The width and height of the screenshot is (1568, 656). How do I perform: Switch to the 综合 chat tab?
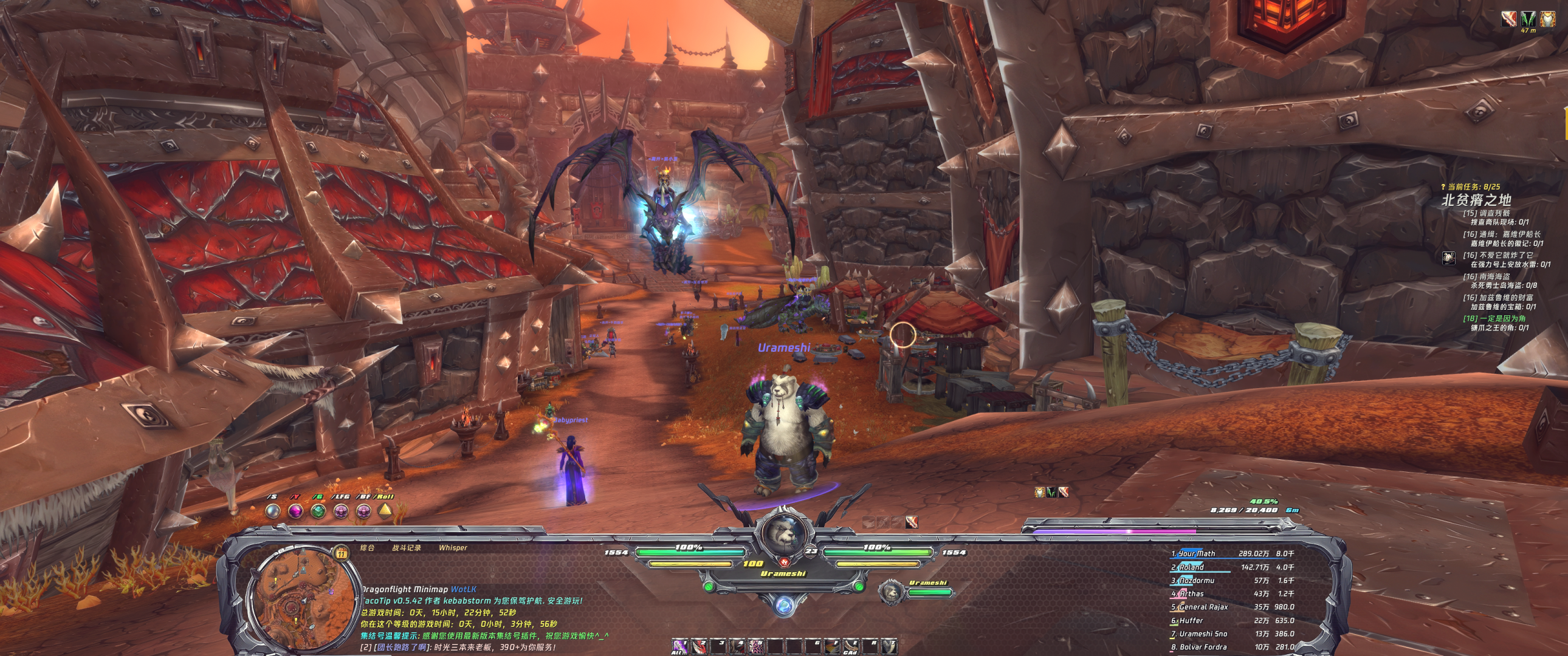pyautogui.click(x=367, y=548)
